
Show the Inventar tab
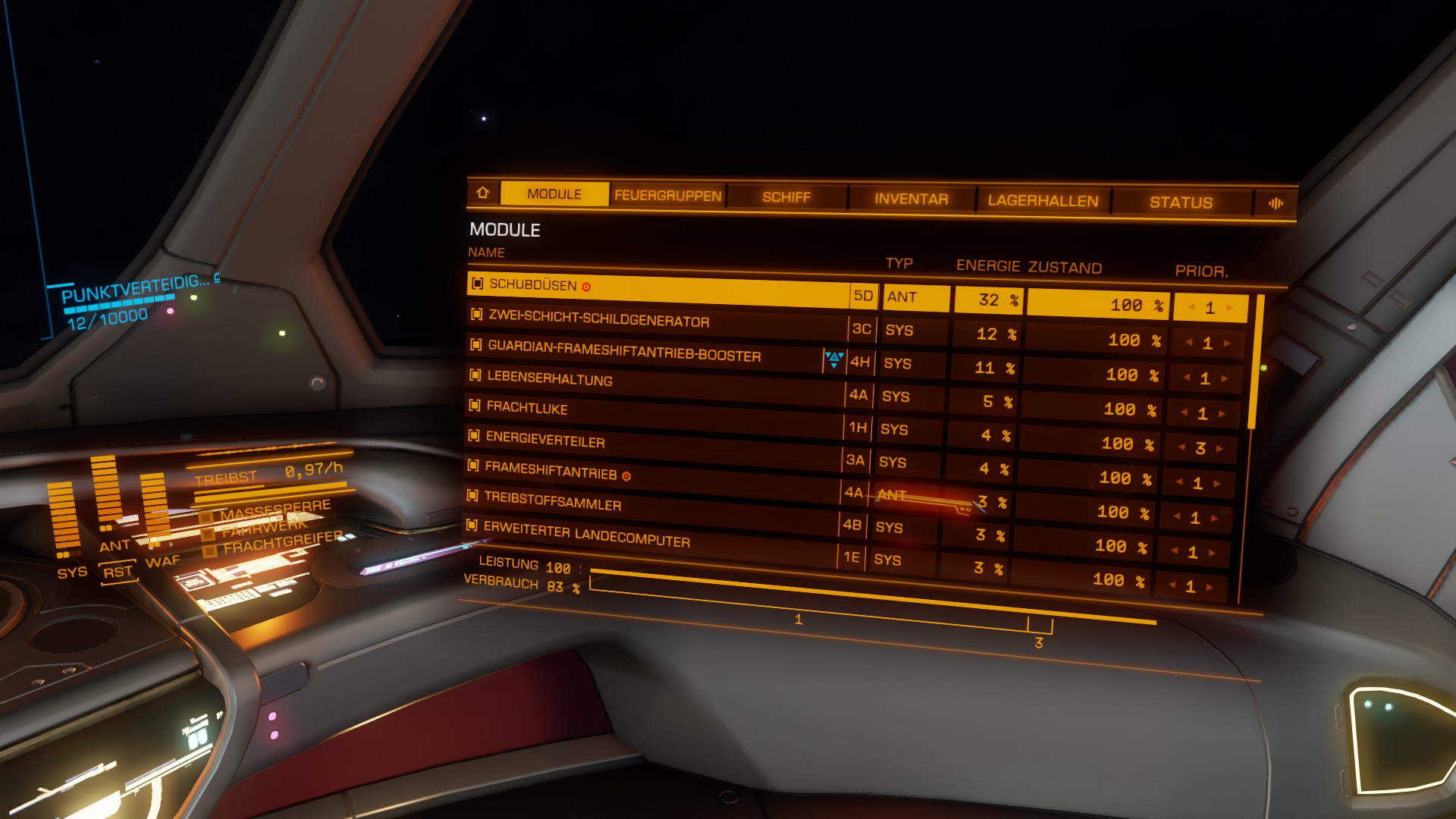pyautogui.click(x=911, y=199)
